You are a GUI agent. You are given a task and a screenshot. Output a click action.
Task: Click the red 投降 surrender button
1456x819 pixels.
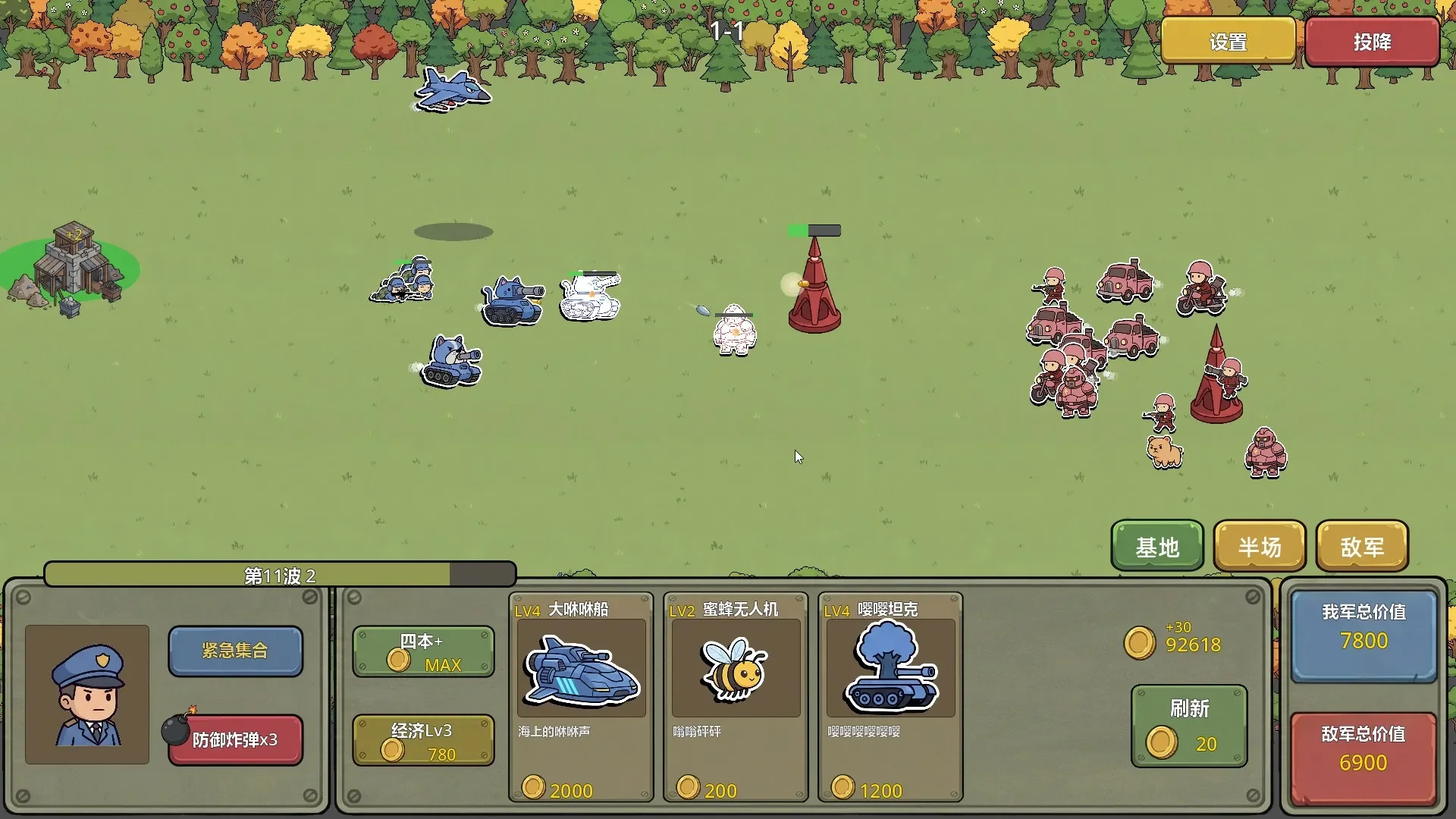tap(1372, 42)
